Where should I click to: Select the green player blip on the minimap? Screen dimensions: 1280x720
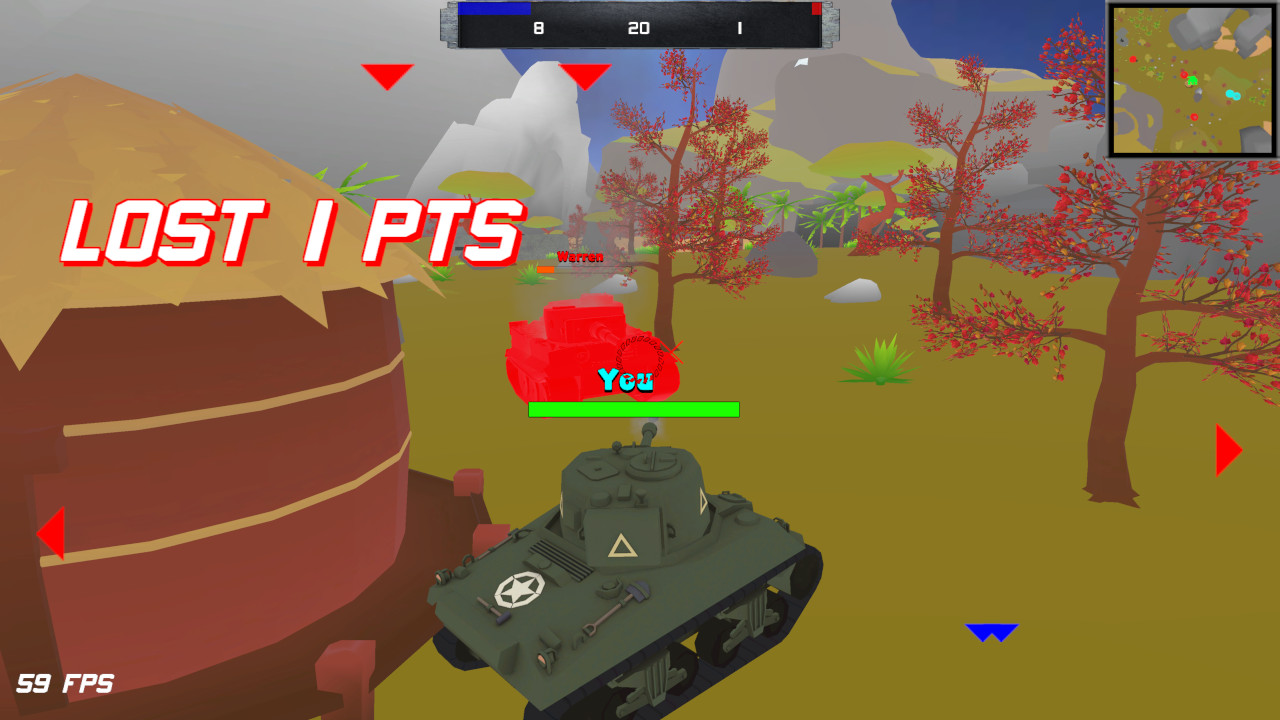(1193, 80)
